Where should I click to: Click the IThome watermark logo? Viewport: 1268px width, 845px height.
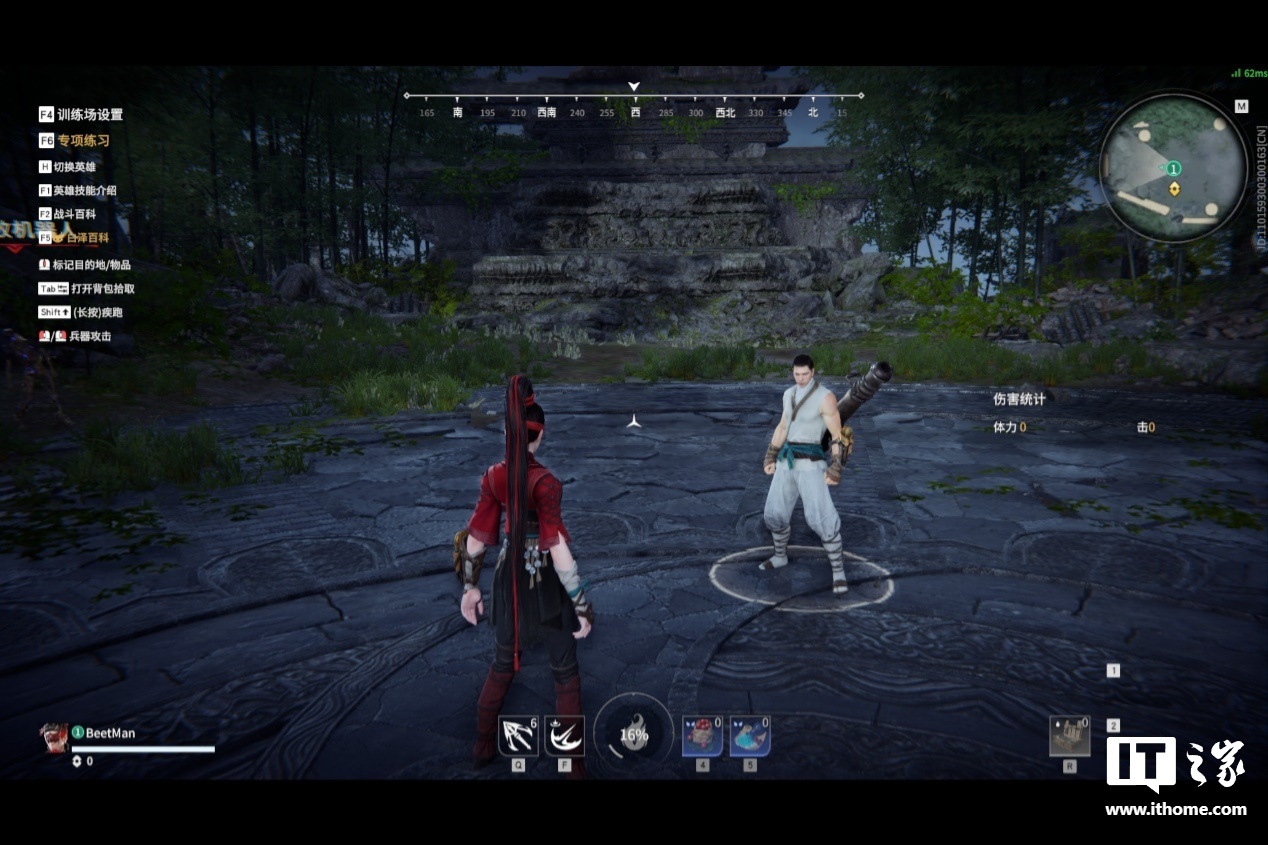pyautogui.click(x=1175, y=776)
